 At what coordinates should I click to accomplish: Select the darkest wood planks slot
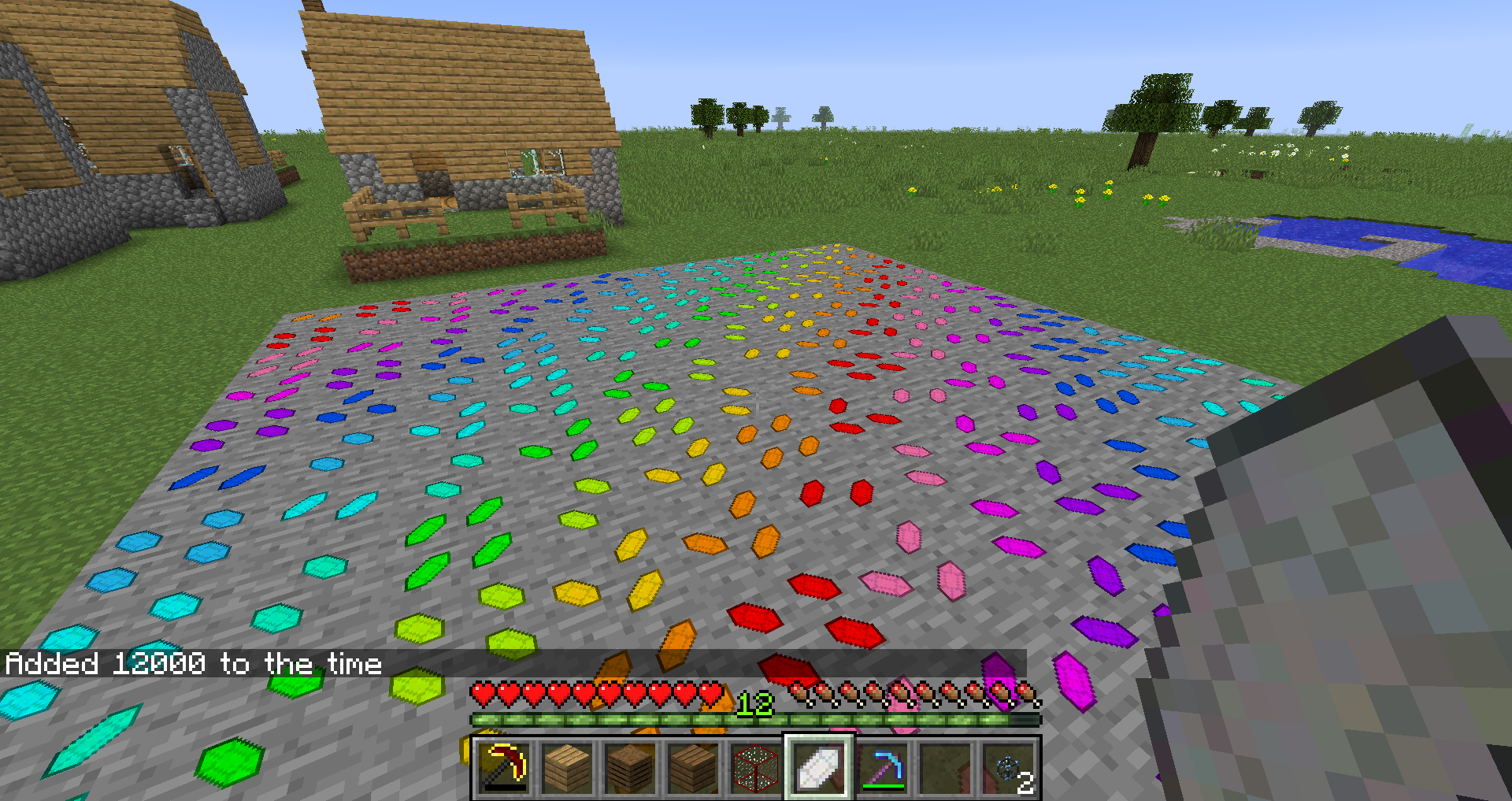tap(630, 768)
